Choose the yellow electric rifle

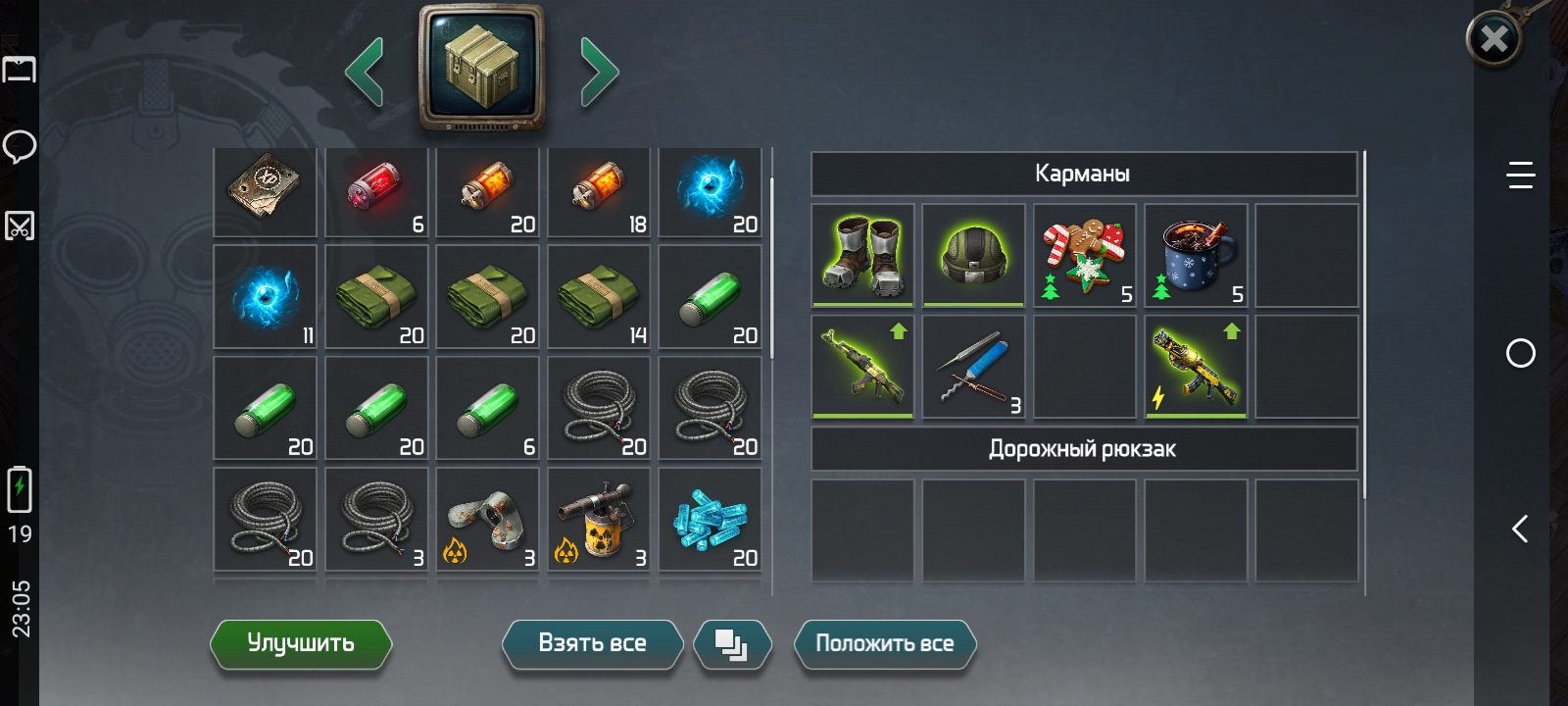1196,366
